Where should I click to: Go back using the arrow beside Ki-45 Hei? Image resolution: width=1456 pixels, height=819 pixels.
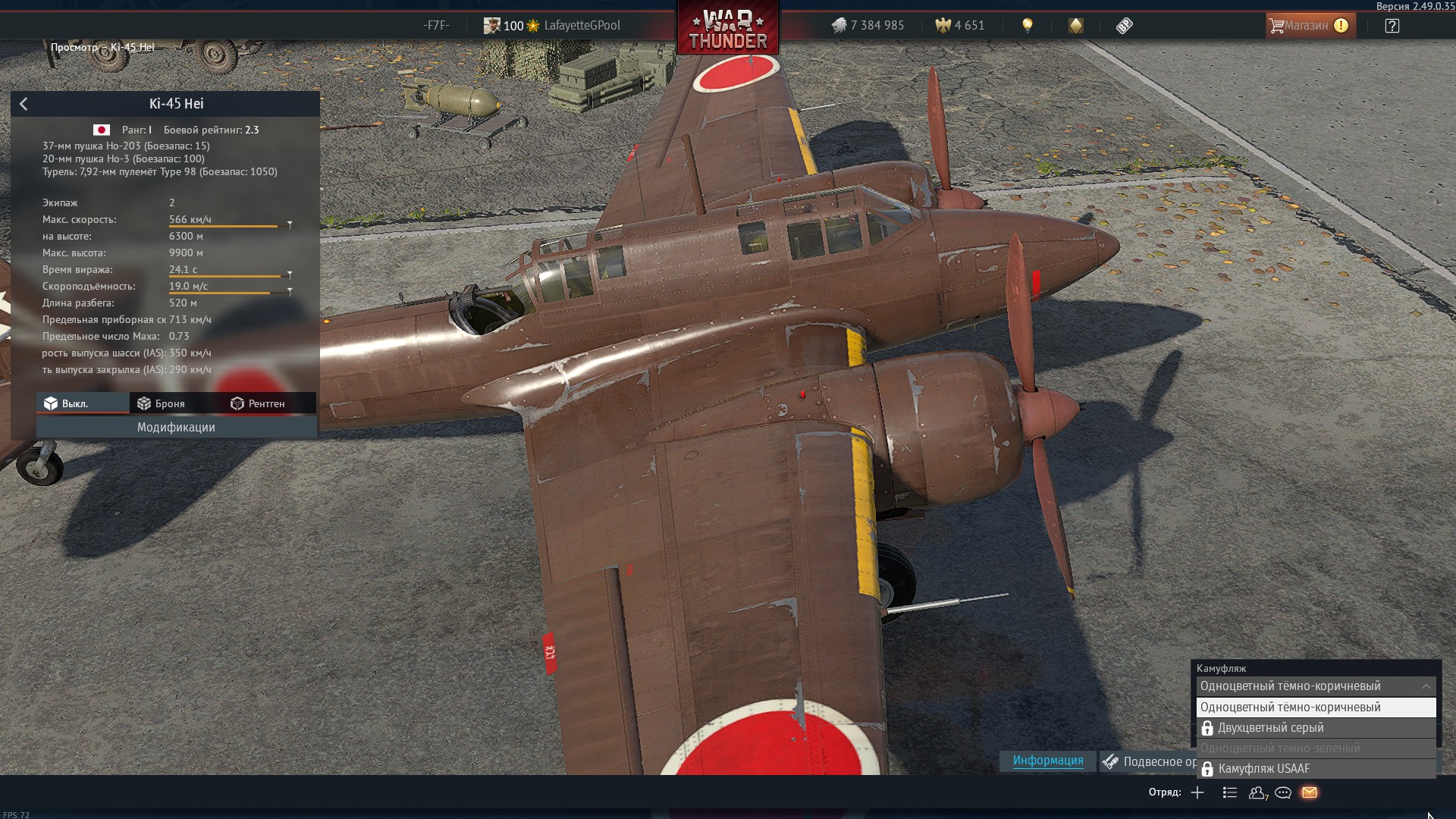24,104
